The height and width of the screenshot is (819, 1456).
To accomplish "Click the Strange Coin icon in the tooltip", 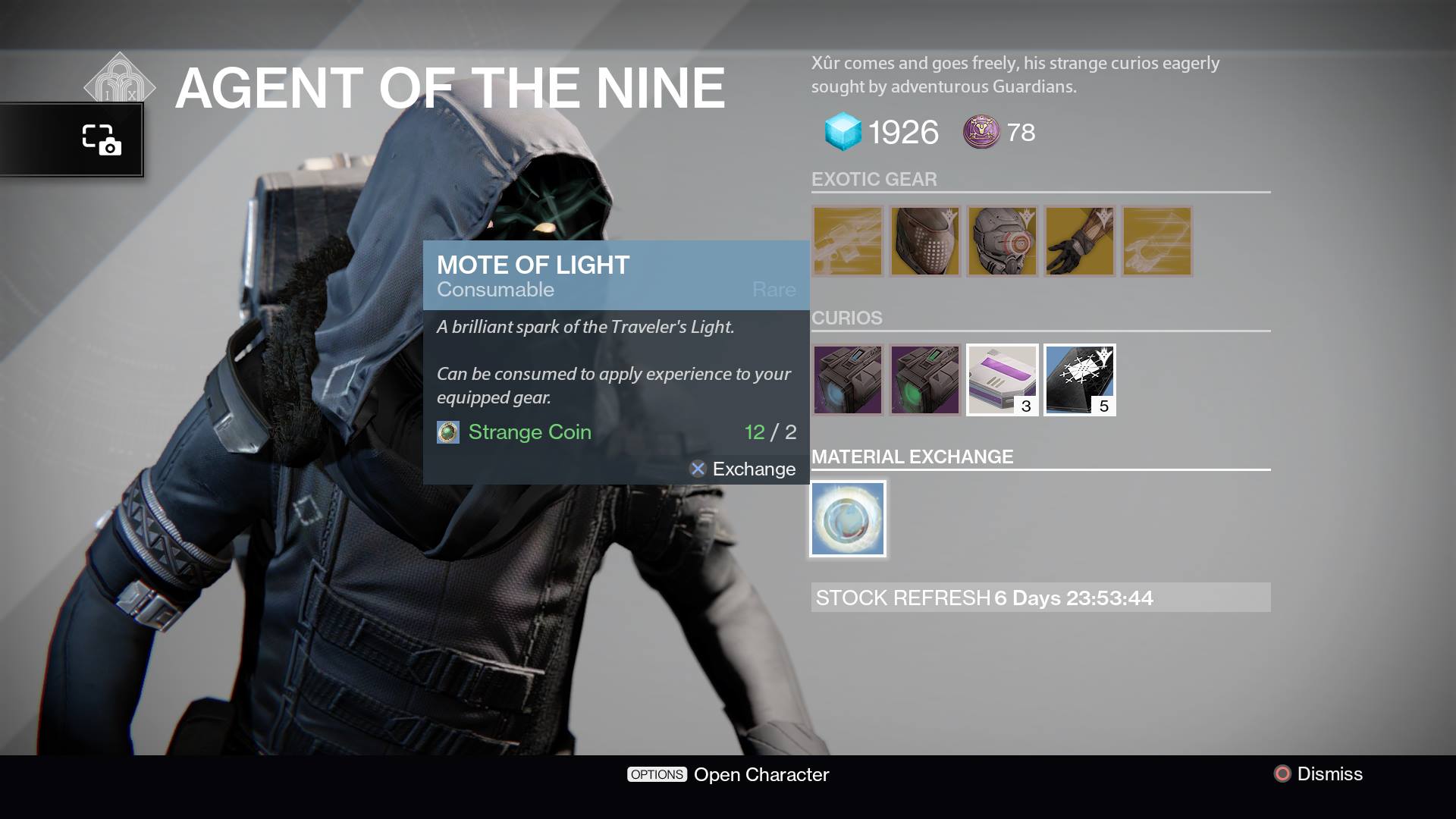I will (447, 432).
